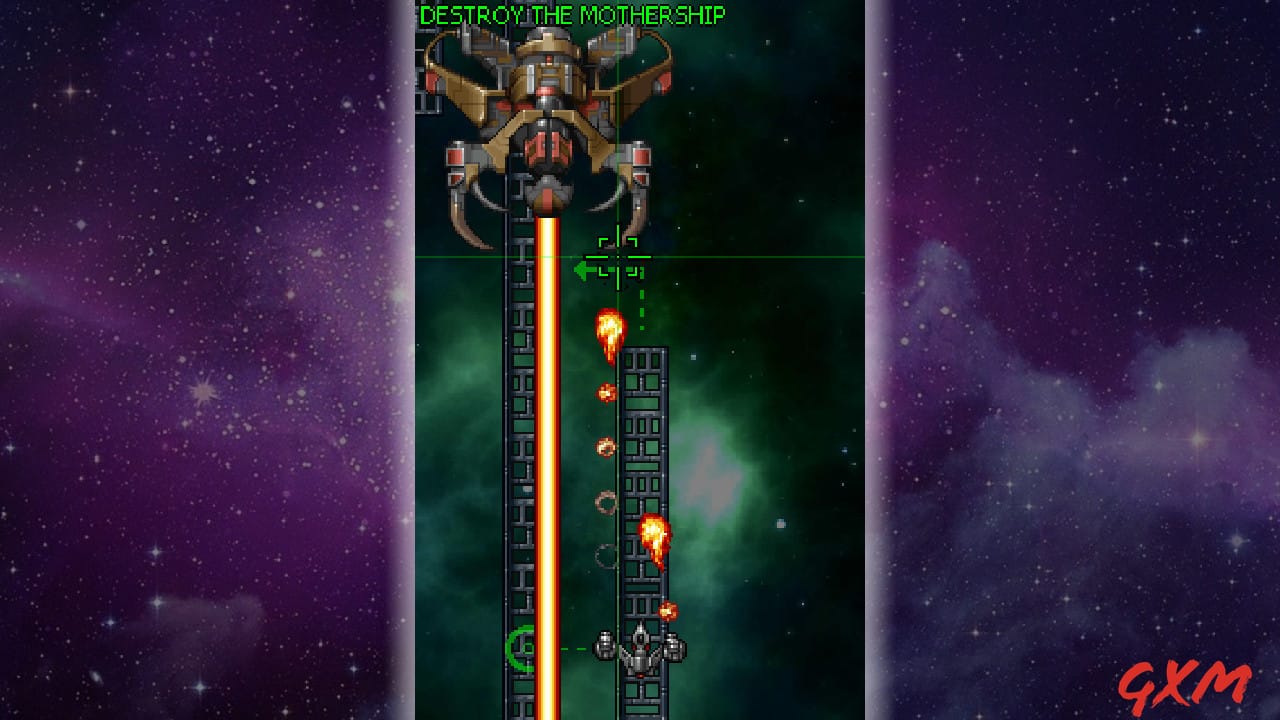
Task: Click the large fireball above the player
Action: tap(608, 332)
